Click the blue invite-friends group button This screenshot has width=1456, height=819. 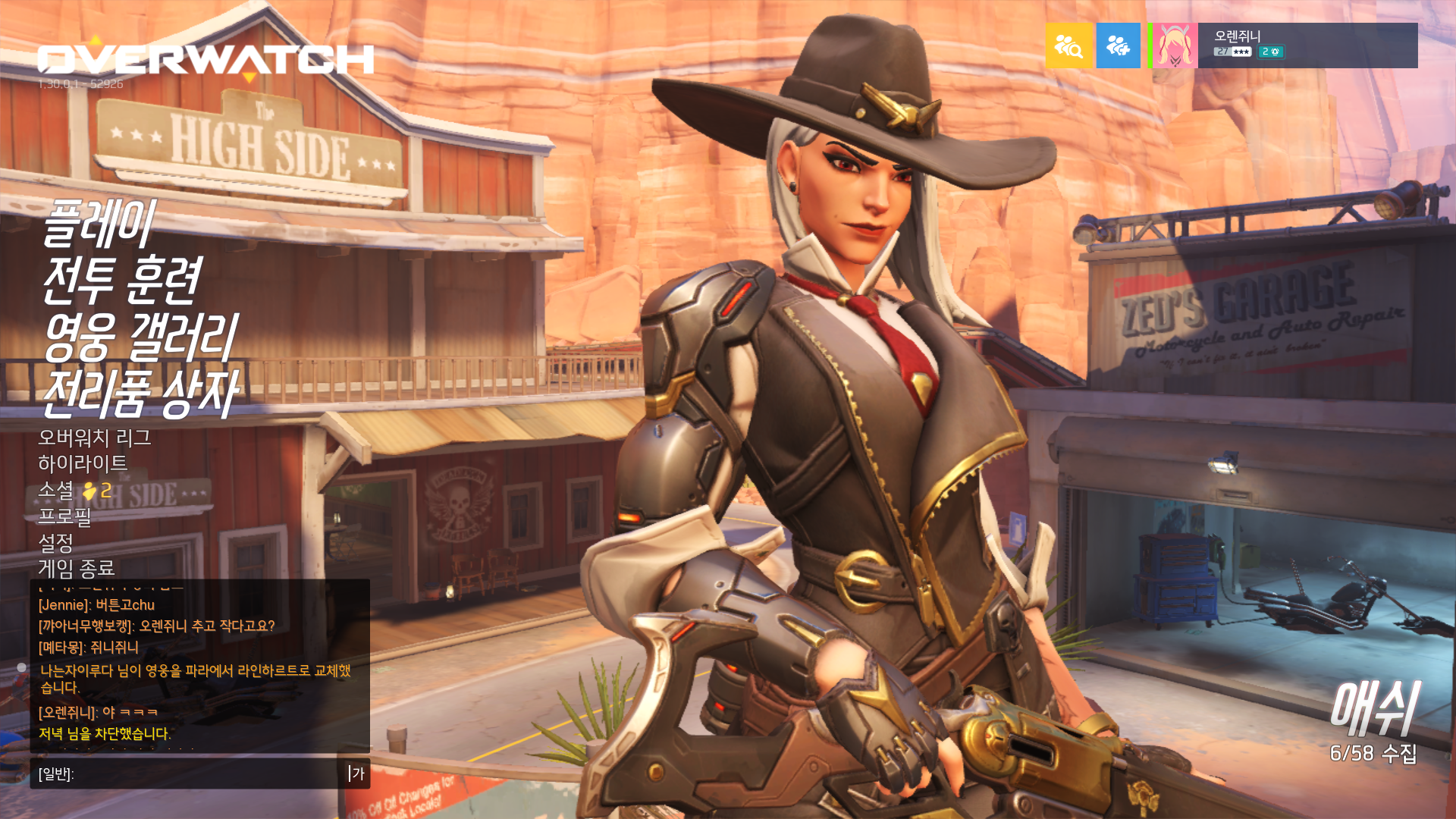pos(1118,45)
